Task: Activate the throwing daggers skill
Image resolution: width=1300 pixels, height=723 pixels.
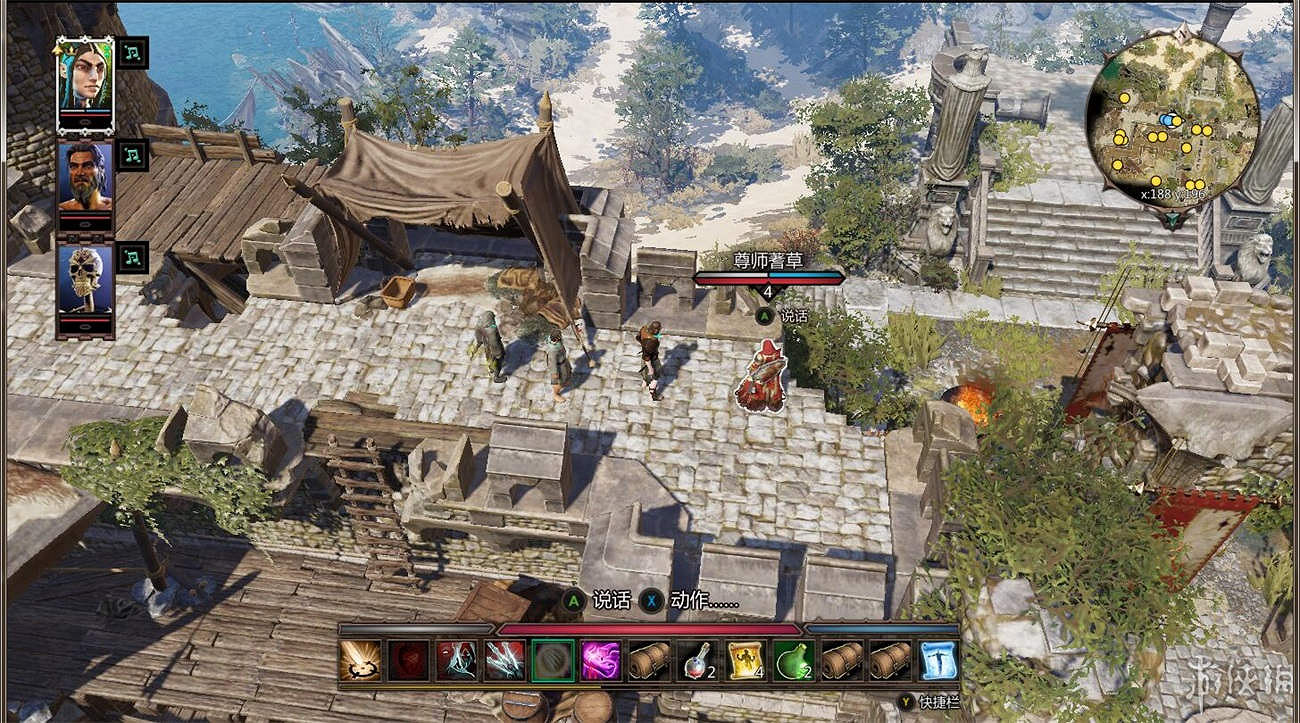Action: click(x=504, y=661)
